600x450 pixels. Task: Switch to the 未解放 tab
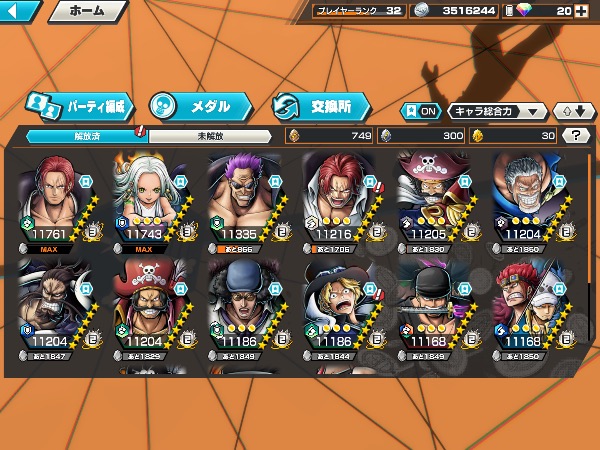(208, 135)
